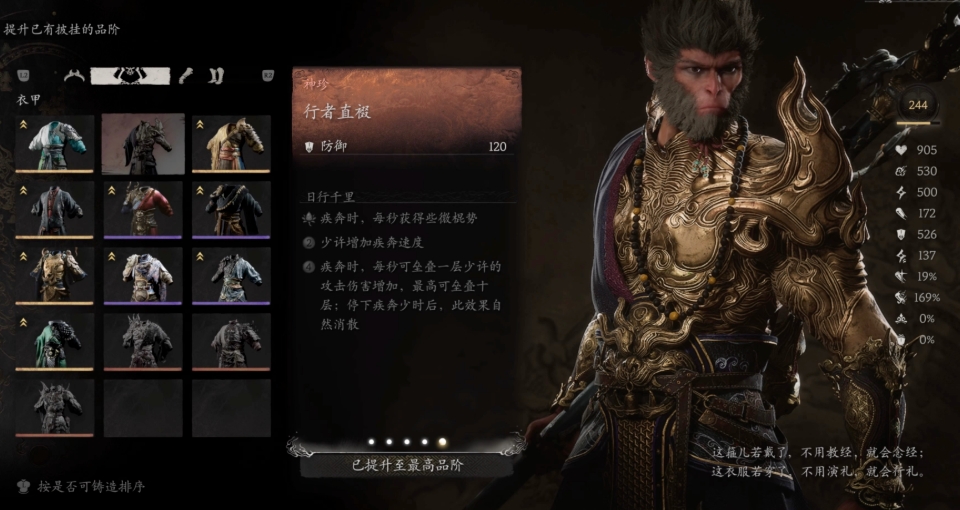Switch to the arm guards category tab
This screenshot has height=510, width=960.
pos(186,75)
